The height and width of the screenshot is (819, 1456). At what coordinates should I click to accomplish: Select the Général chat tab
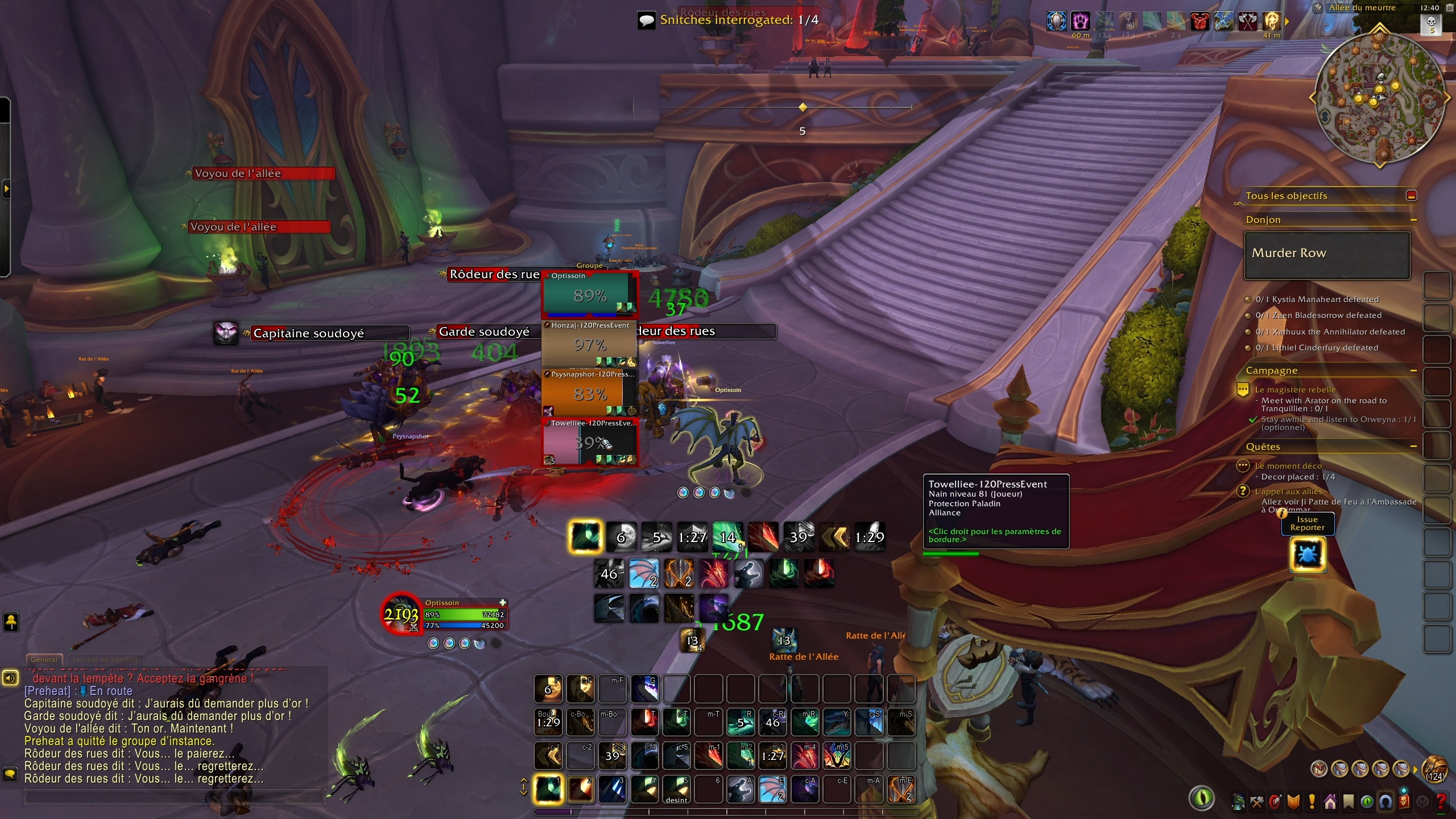(x=44, y=660)
